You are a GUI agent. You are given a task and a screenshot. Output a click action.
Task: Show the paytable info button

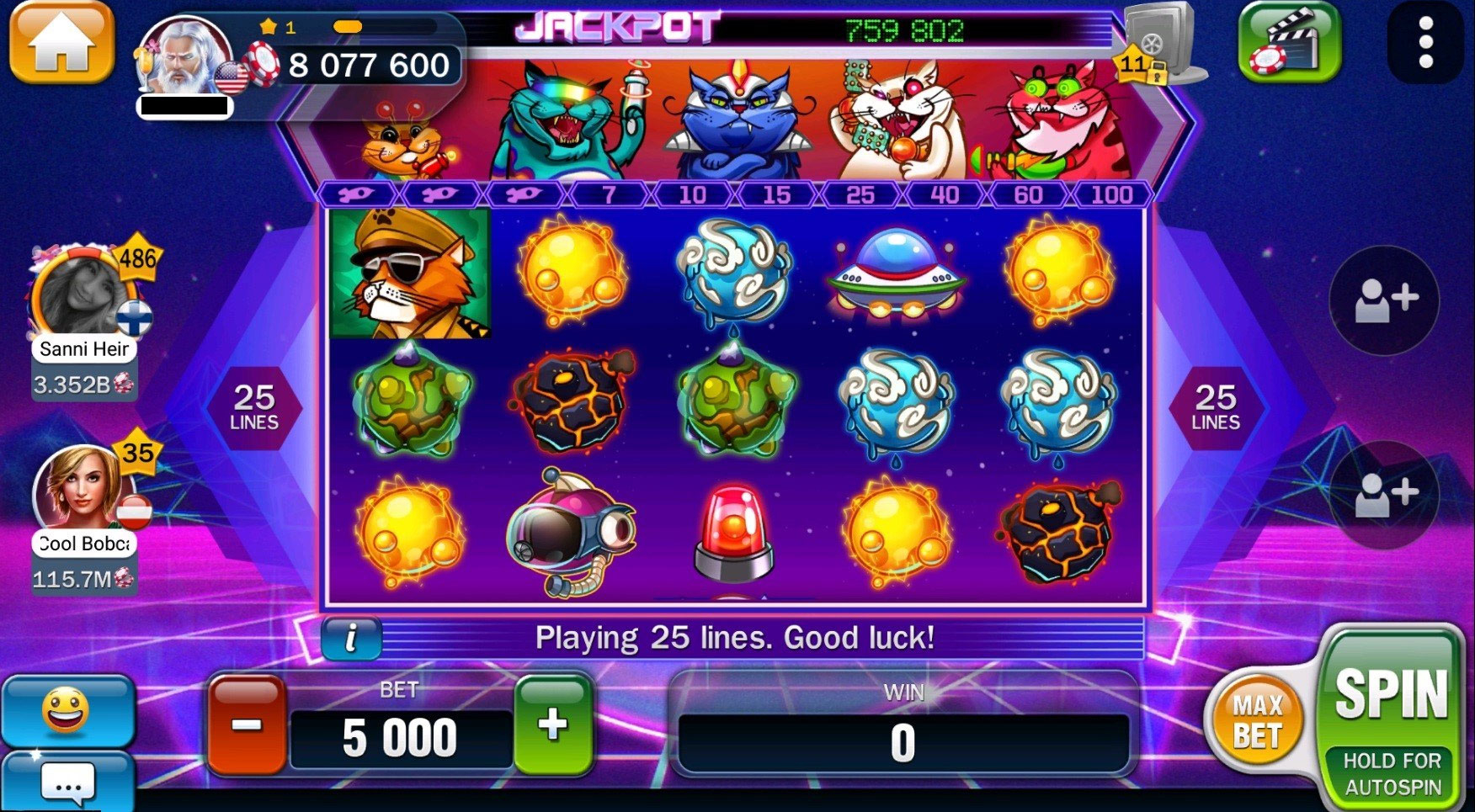pyautogui.click(x=351, y=638)
